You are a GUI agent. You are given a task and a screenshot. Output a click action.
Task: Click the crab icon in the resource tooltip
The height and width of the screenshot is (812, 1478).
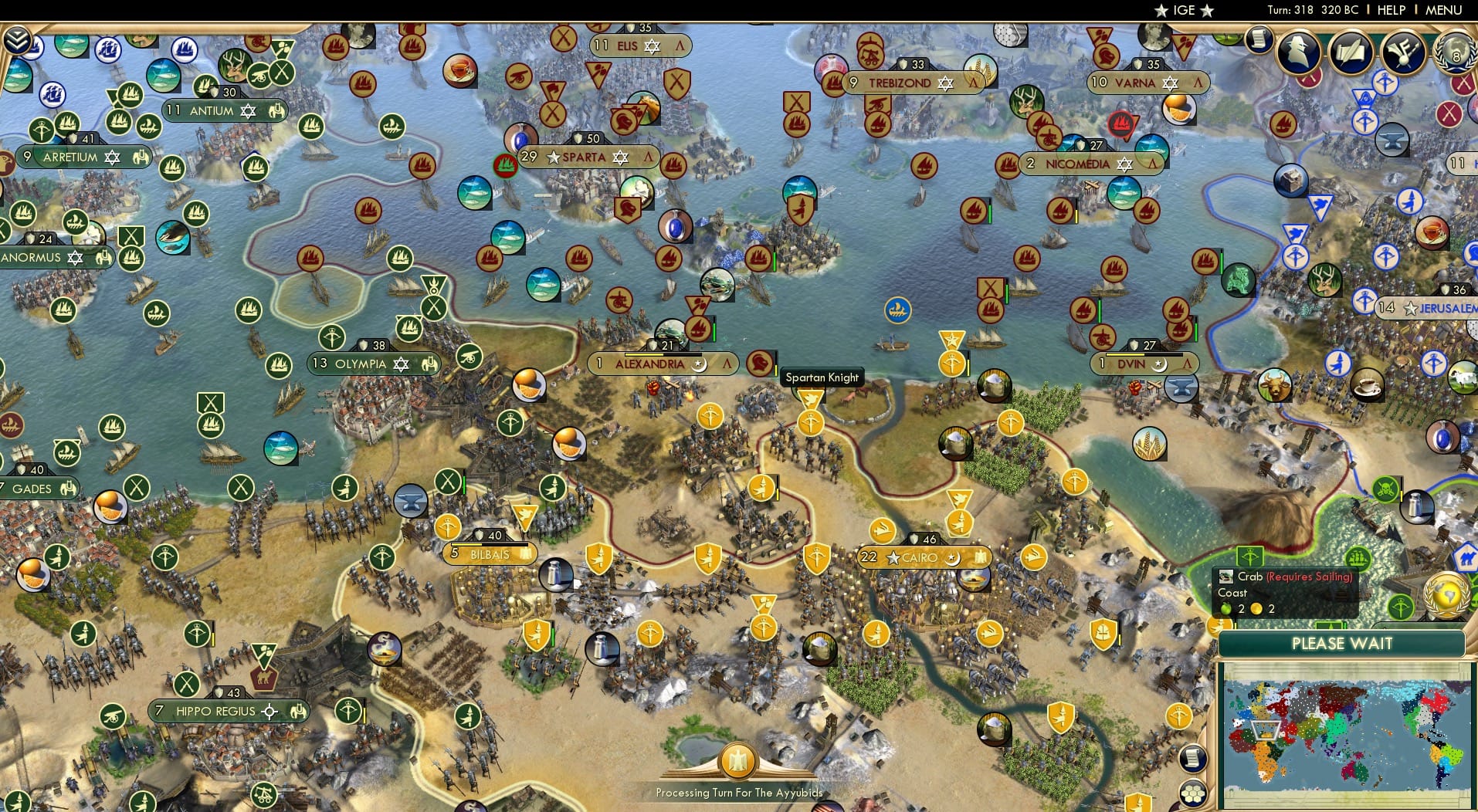click(1227, 577)
